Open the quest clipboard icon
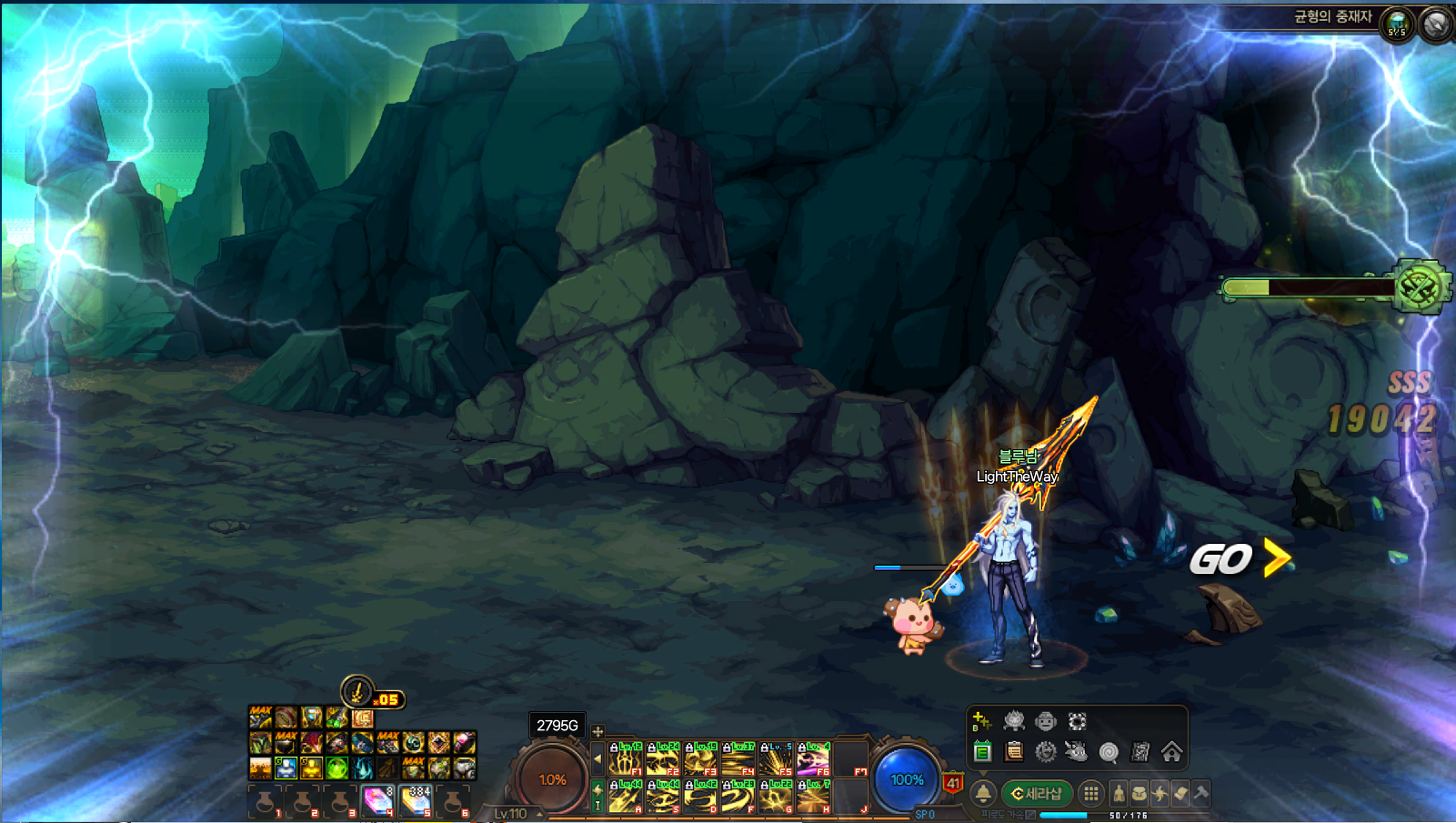 (x=1014, y=752)
